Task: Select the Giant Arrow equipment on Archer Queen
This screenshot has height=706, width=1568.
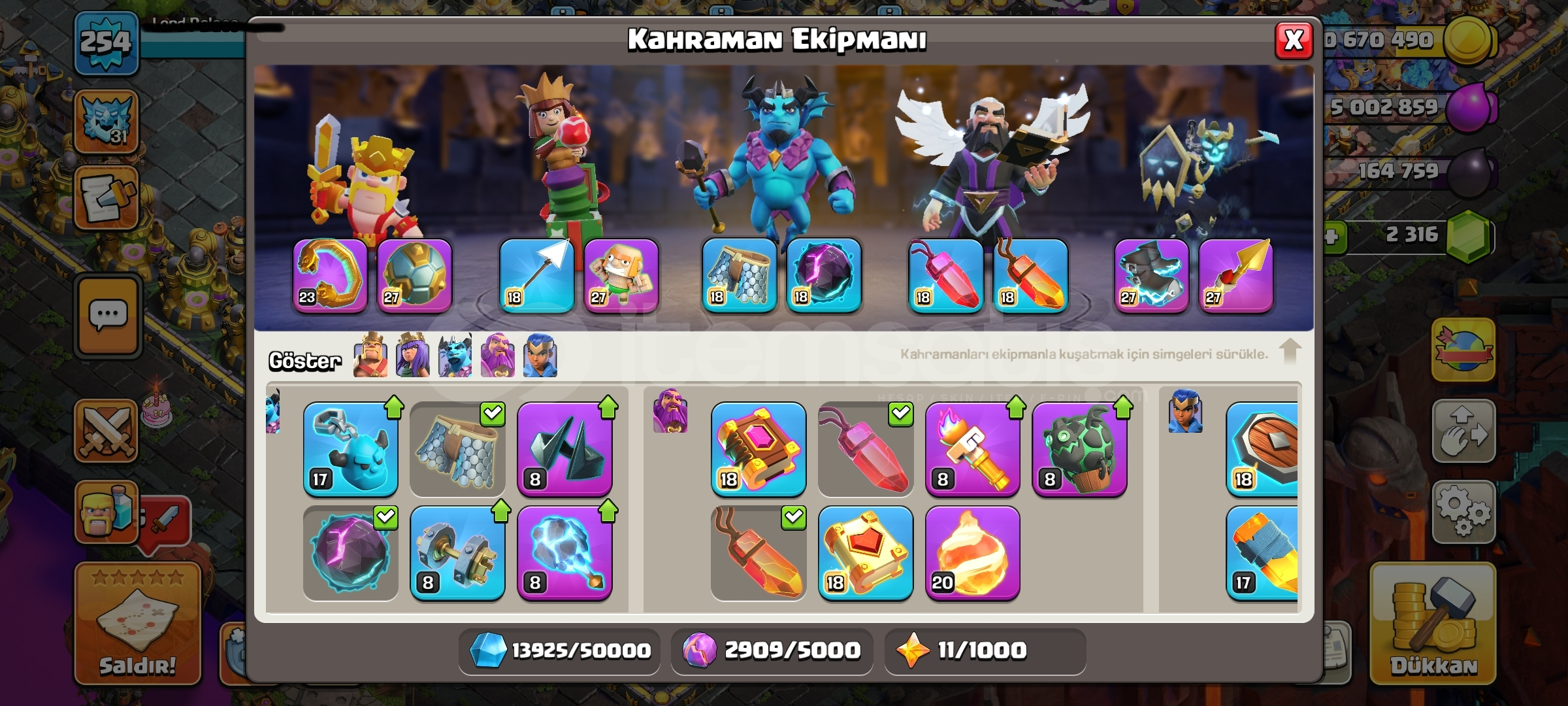Action: pyautogui.click(x=536, y=278)
